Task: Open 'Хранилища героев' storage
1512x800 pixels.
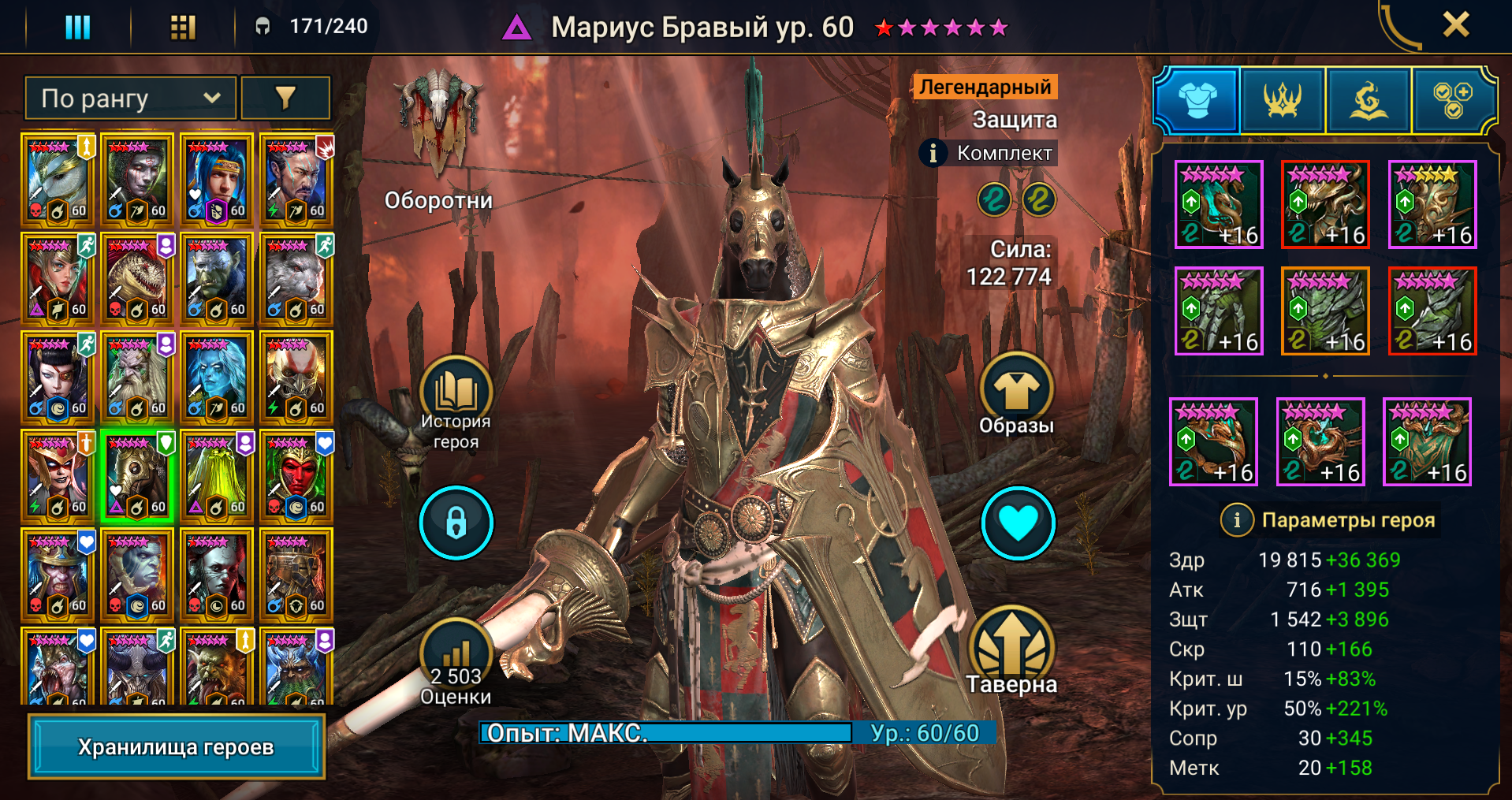Action: coord(176,746)
